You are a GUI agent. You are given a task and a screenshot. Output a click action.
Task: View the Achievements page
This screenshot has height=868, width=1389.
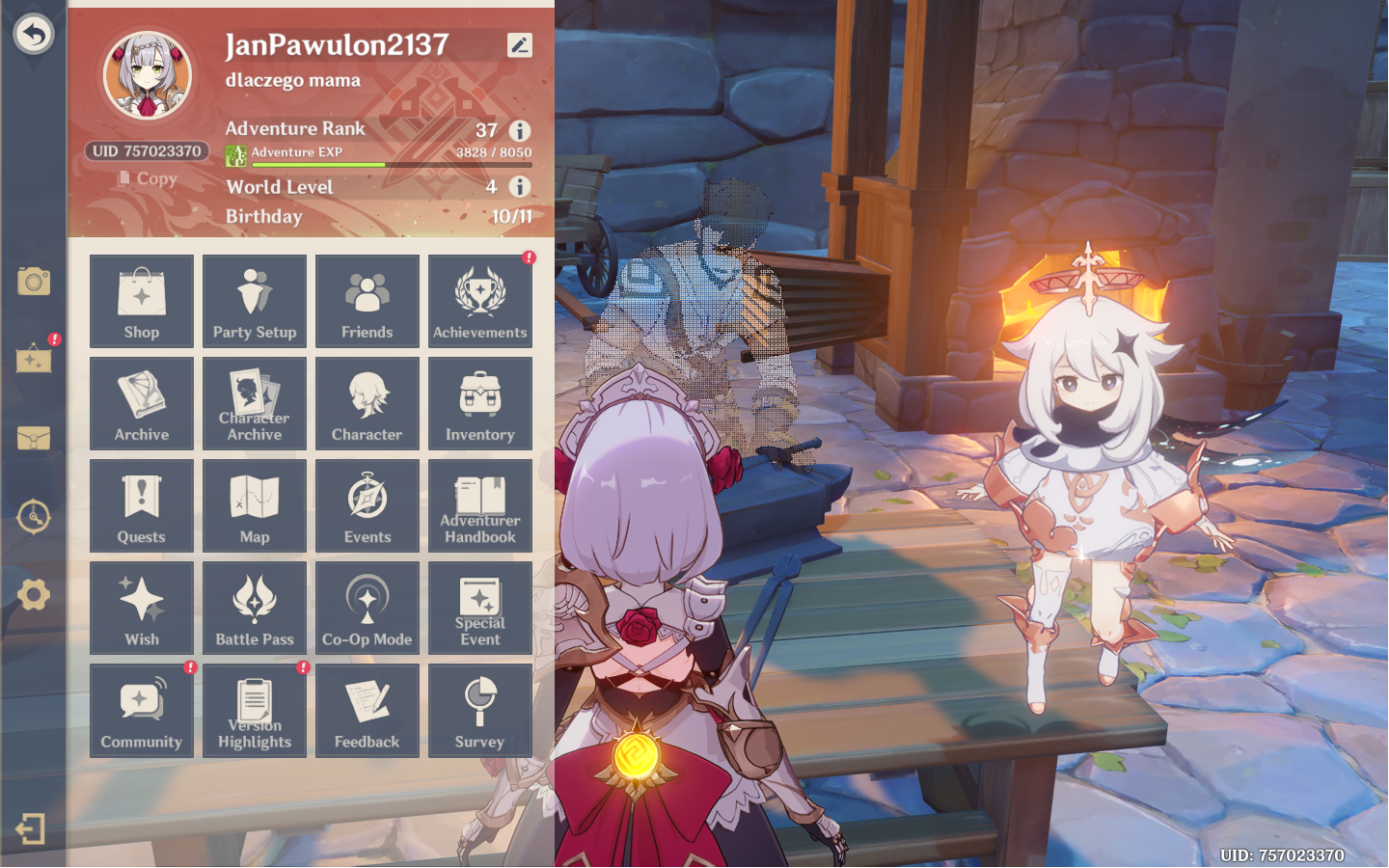(x=479, y=301)
